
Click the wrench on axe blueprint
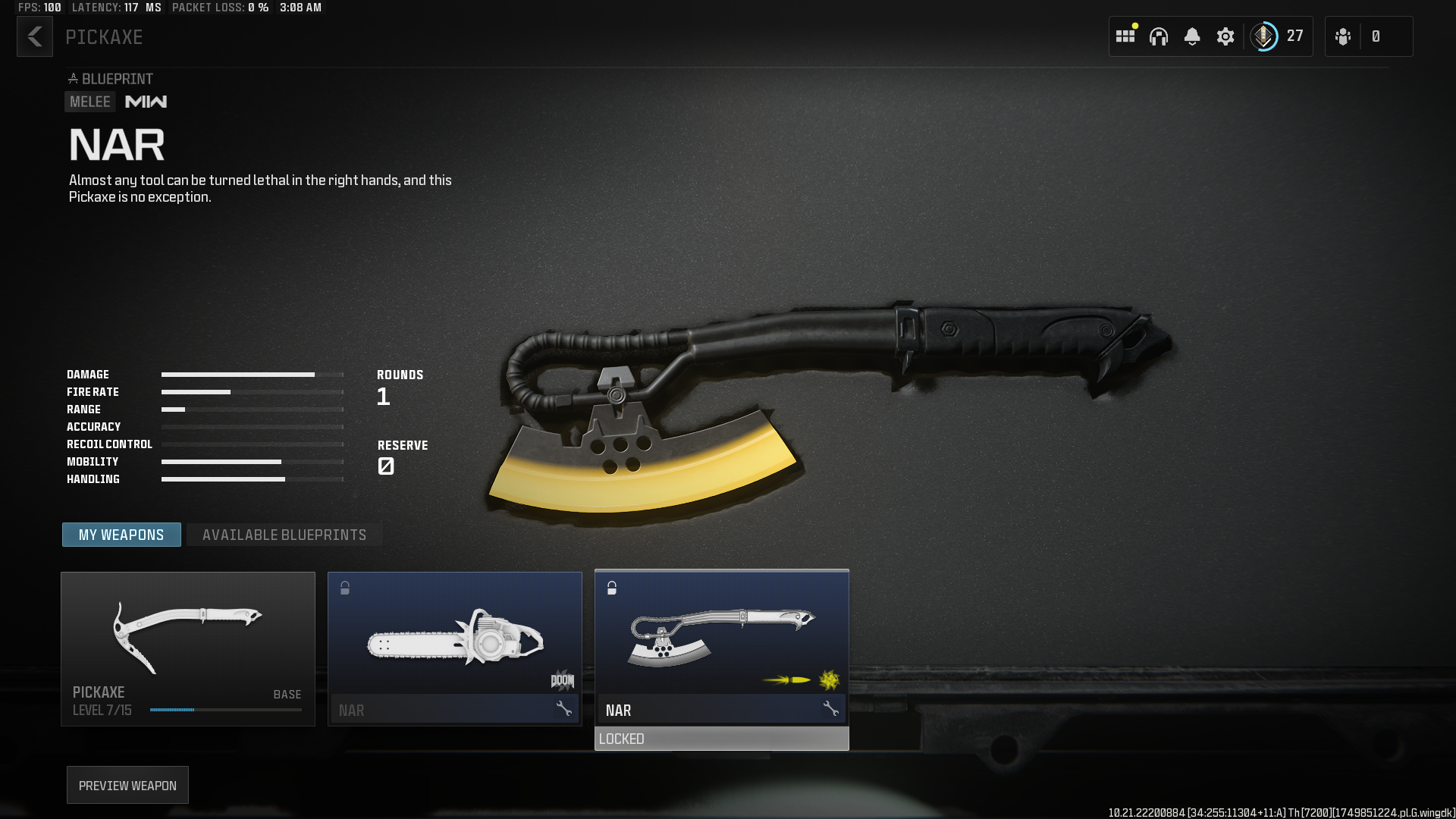coord(830,709)
